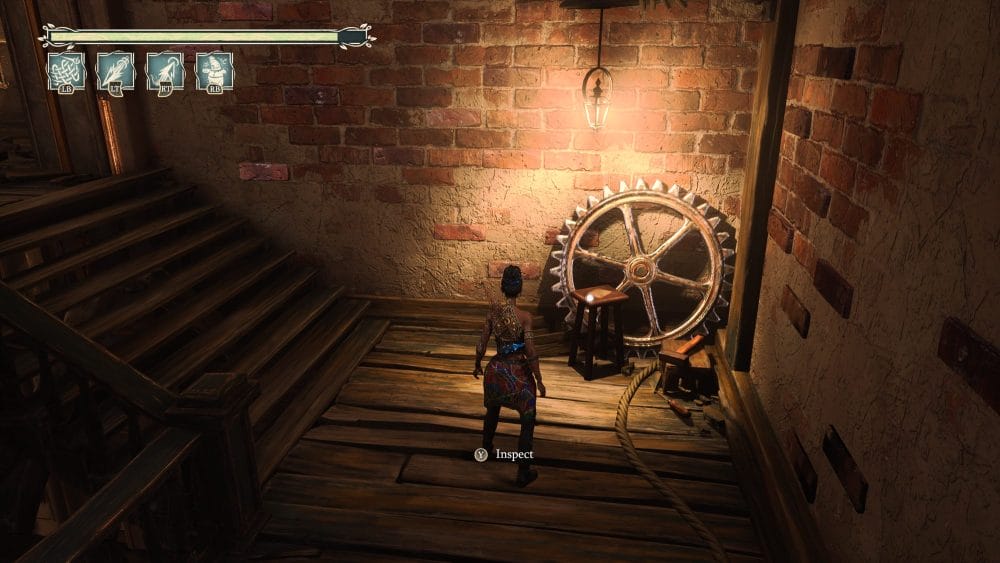
Task: Select the knotted rope ability icon
Action: [x=67, y=71]
